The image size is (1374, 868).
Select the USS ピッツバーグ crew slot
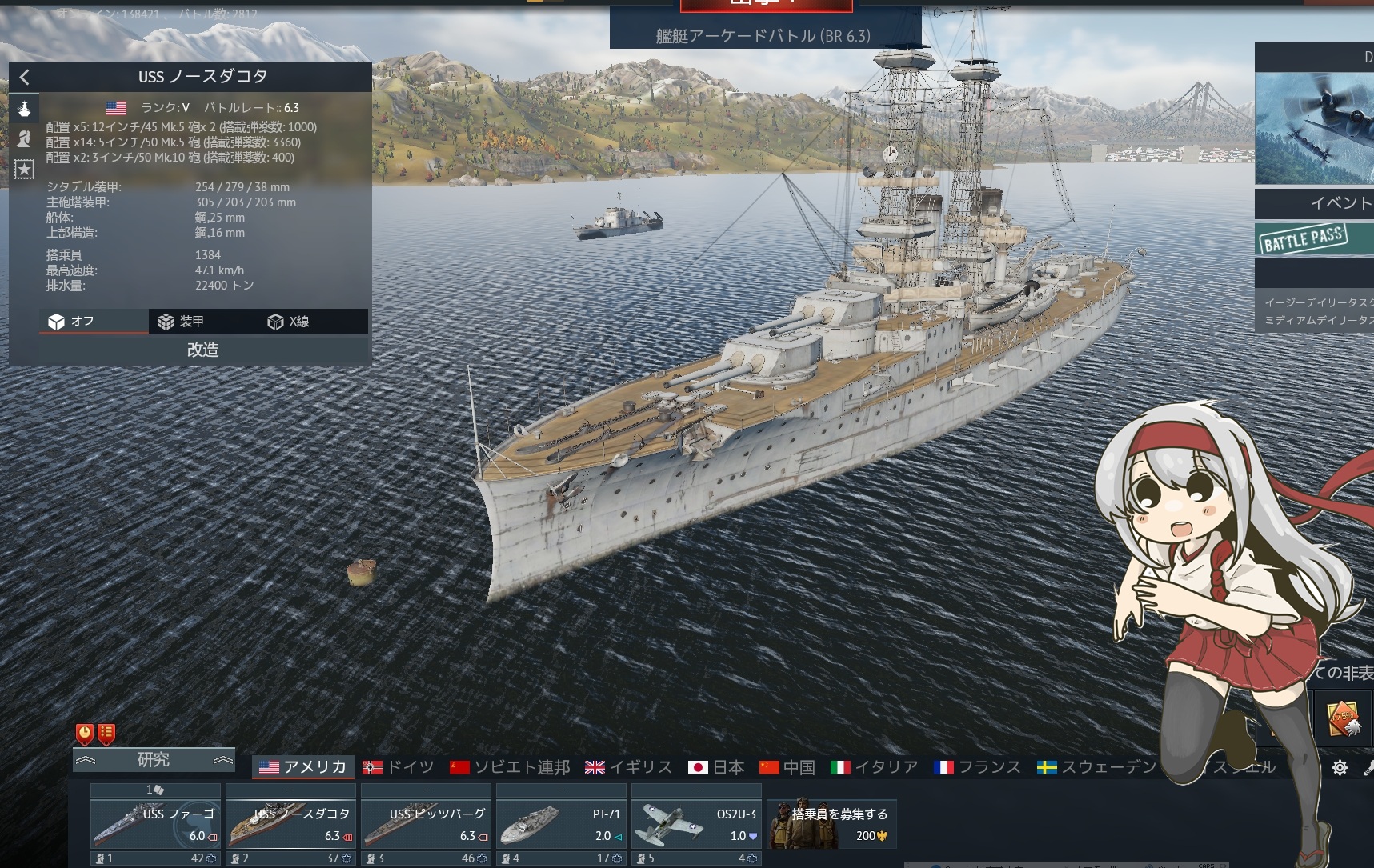click(x=426, y=824)
